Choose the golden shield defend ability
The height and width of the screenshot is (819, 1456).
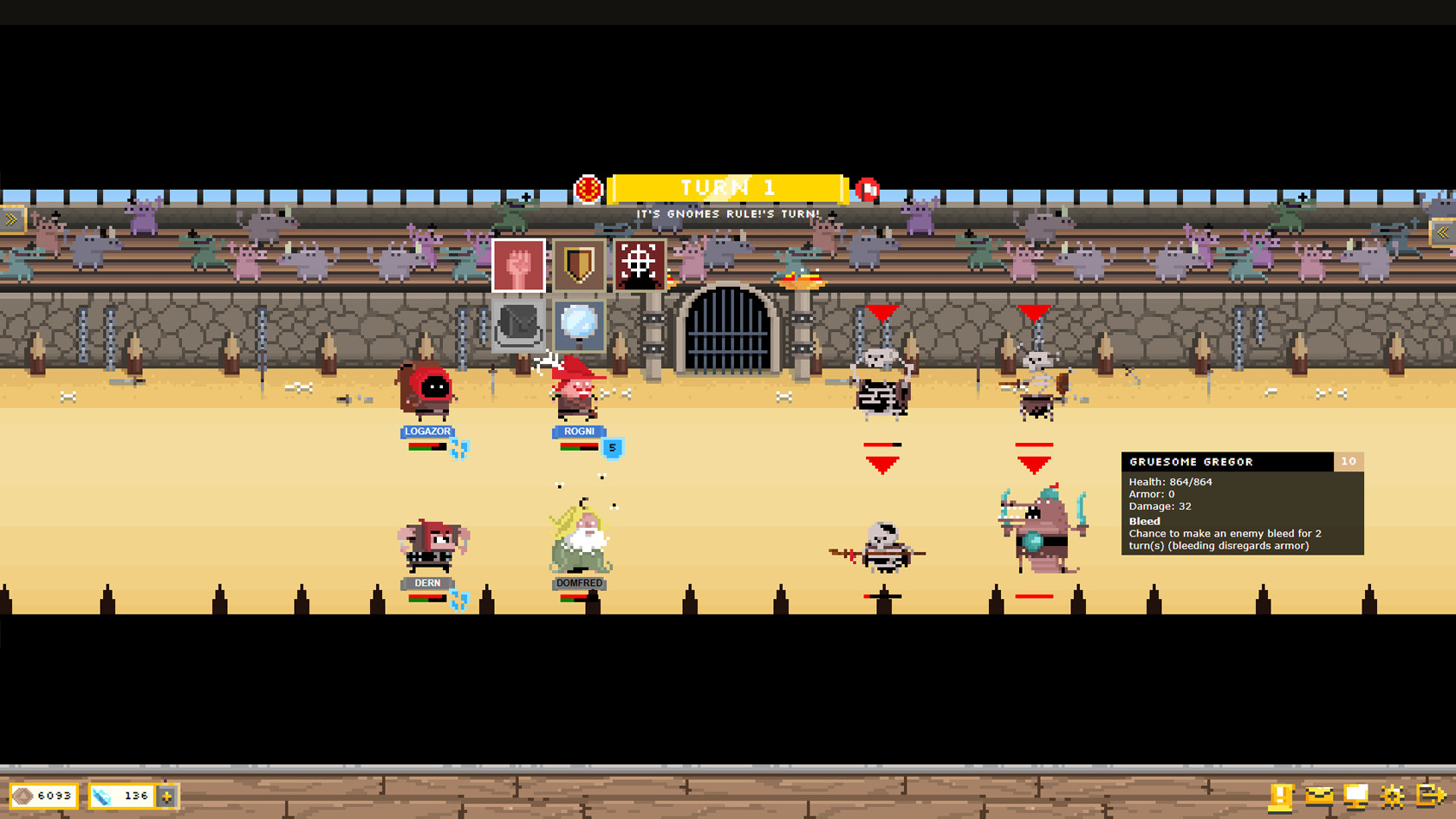coord(577,265)
